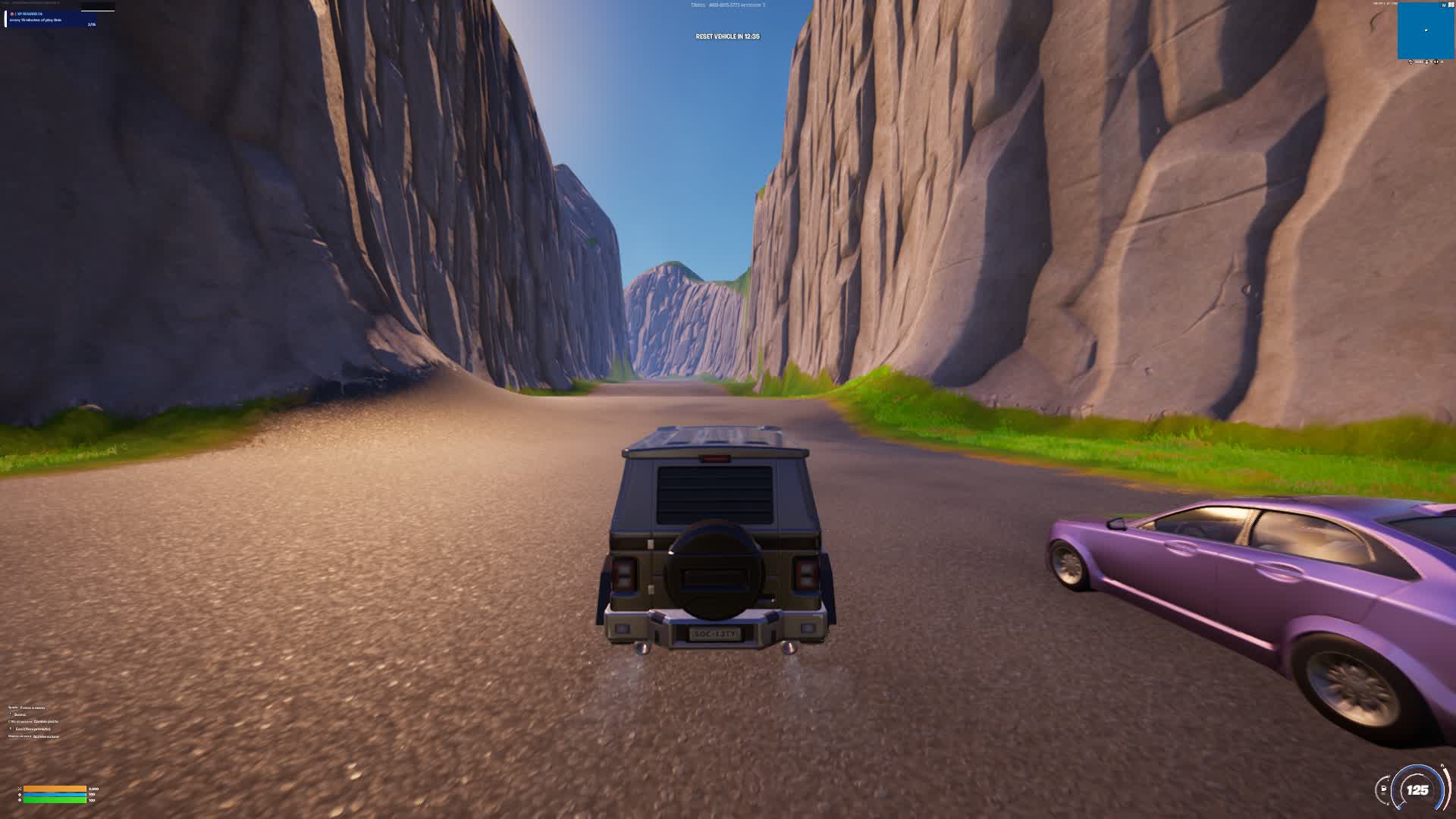Click the orange 2,000 health bar
Screen dimensions: 1456x819
[x=54, y=789]
